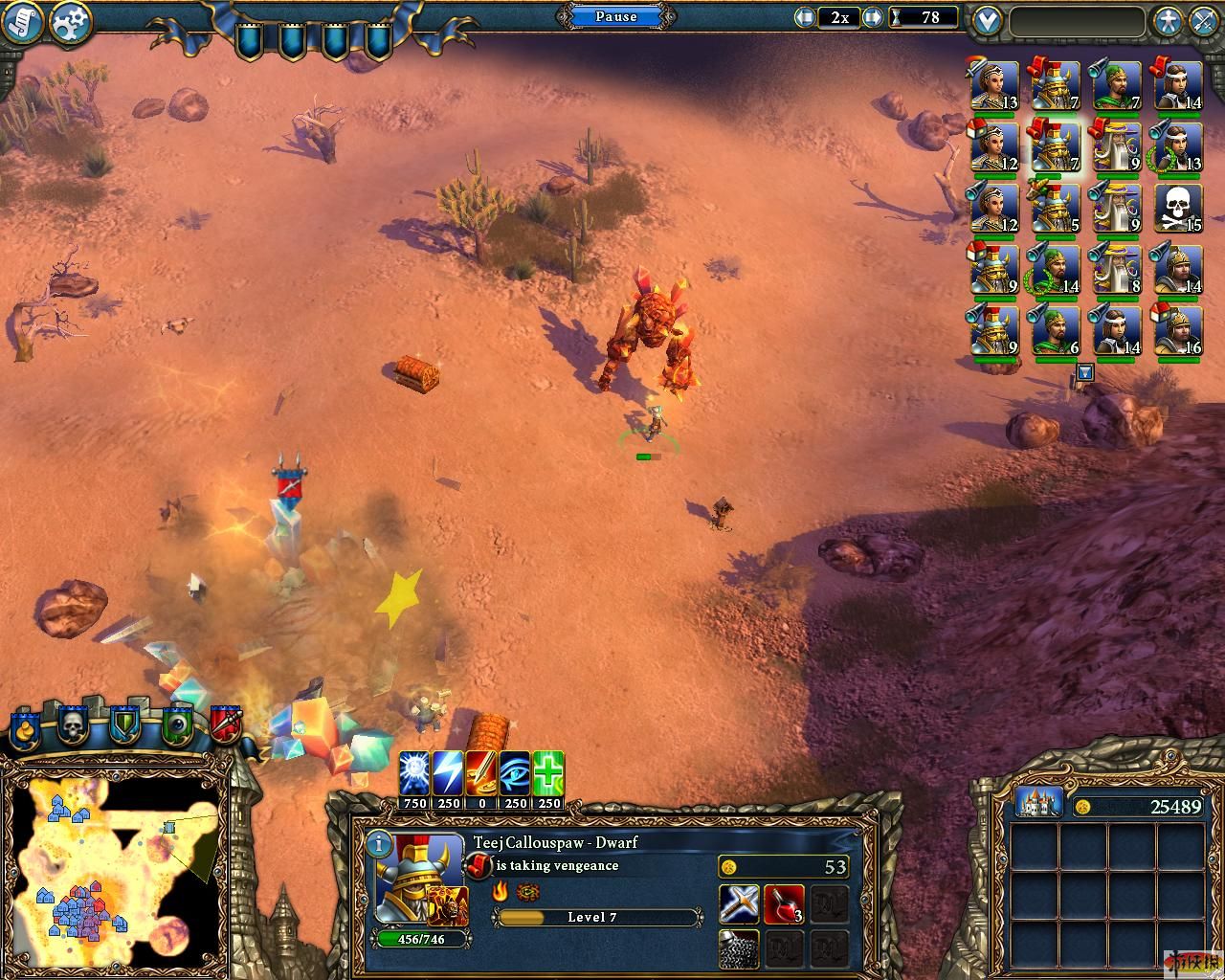This screenshot has height=980, width=1225.
Task: Select the green shield defend flag banner
Action: coord(124,725)
